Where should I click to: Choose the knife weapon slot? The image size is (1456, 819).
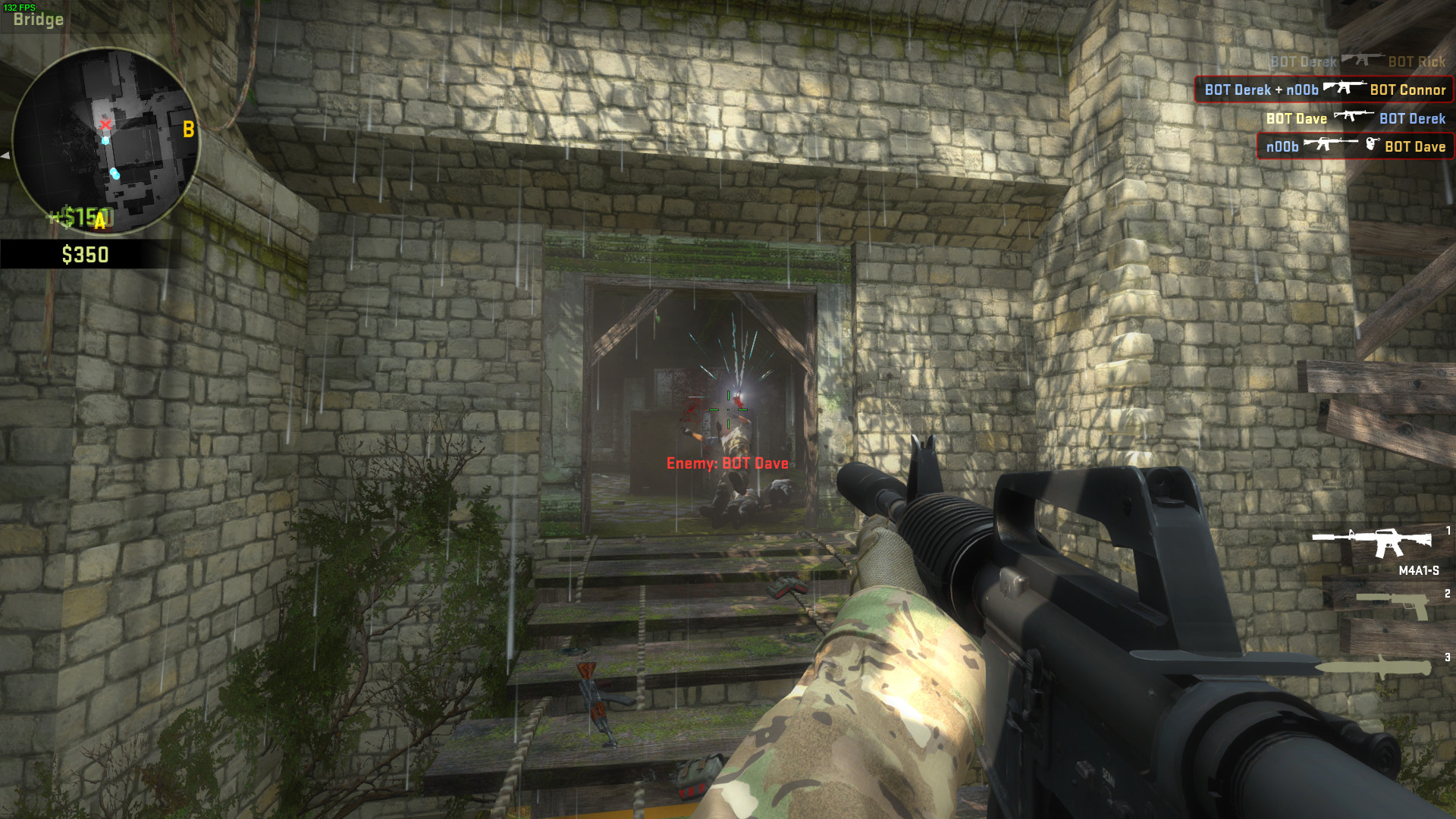[1374, 667]
